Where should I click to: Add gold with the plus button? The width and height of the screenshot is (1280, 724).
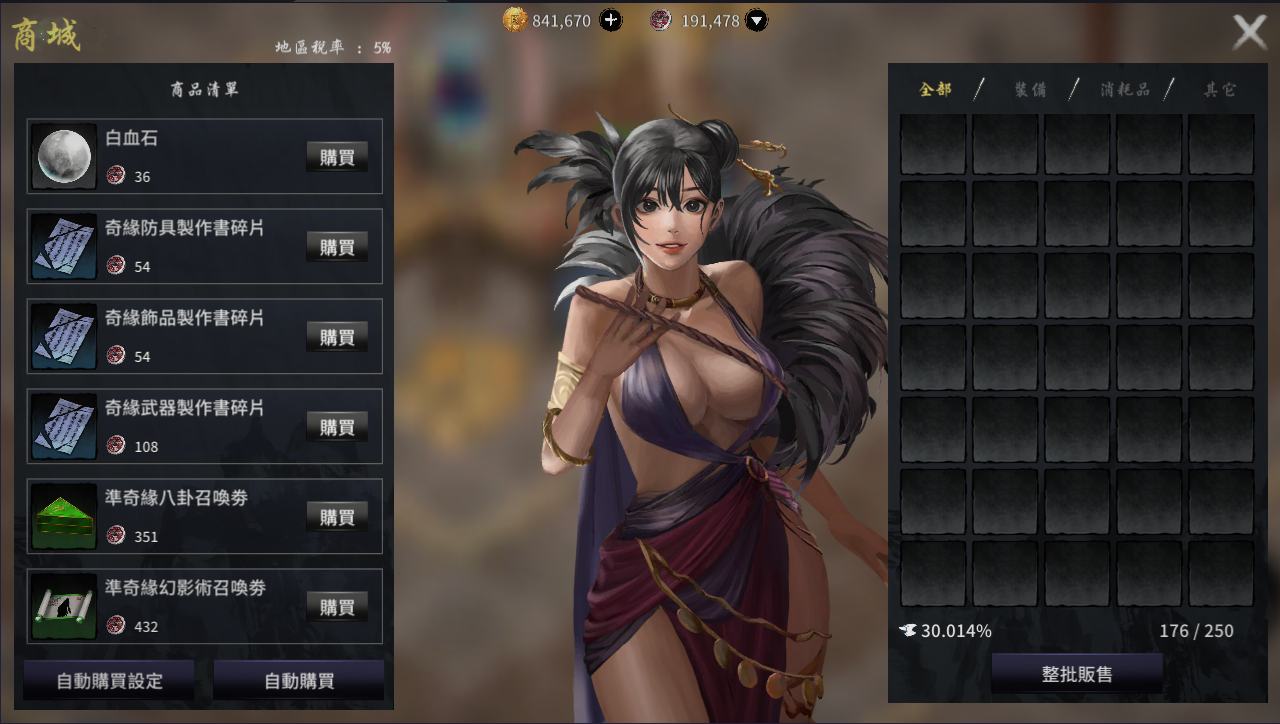tap(610, 20)
